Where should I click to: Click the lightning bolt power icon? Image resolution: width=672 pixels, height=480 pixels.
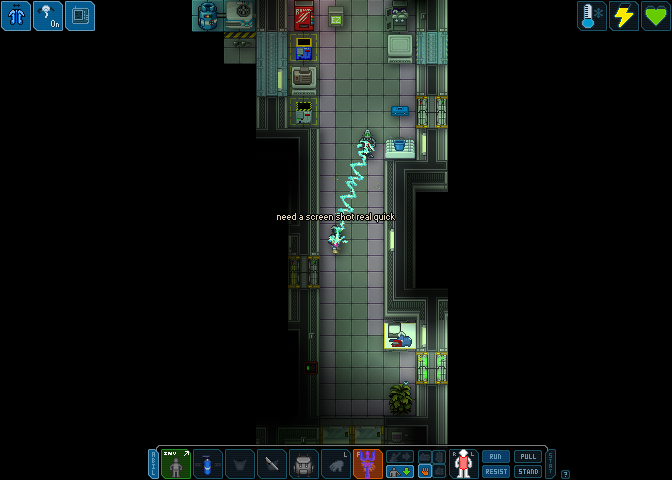[x=624, y=16]
